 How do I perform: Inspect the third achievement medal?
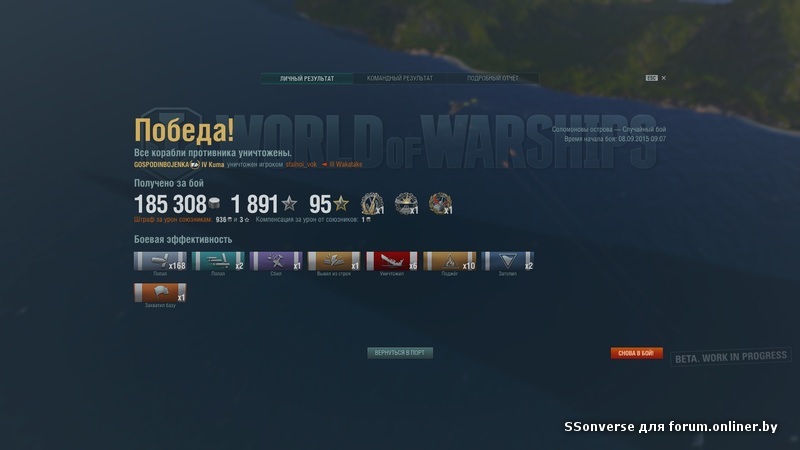[440, 204]
